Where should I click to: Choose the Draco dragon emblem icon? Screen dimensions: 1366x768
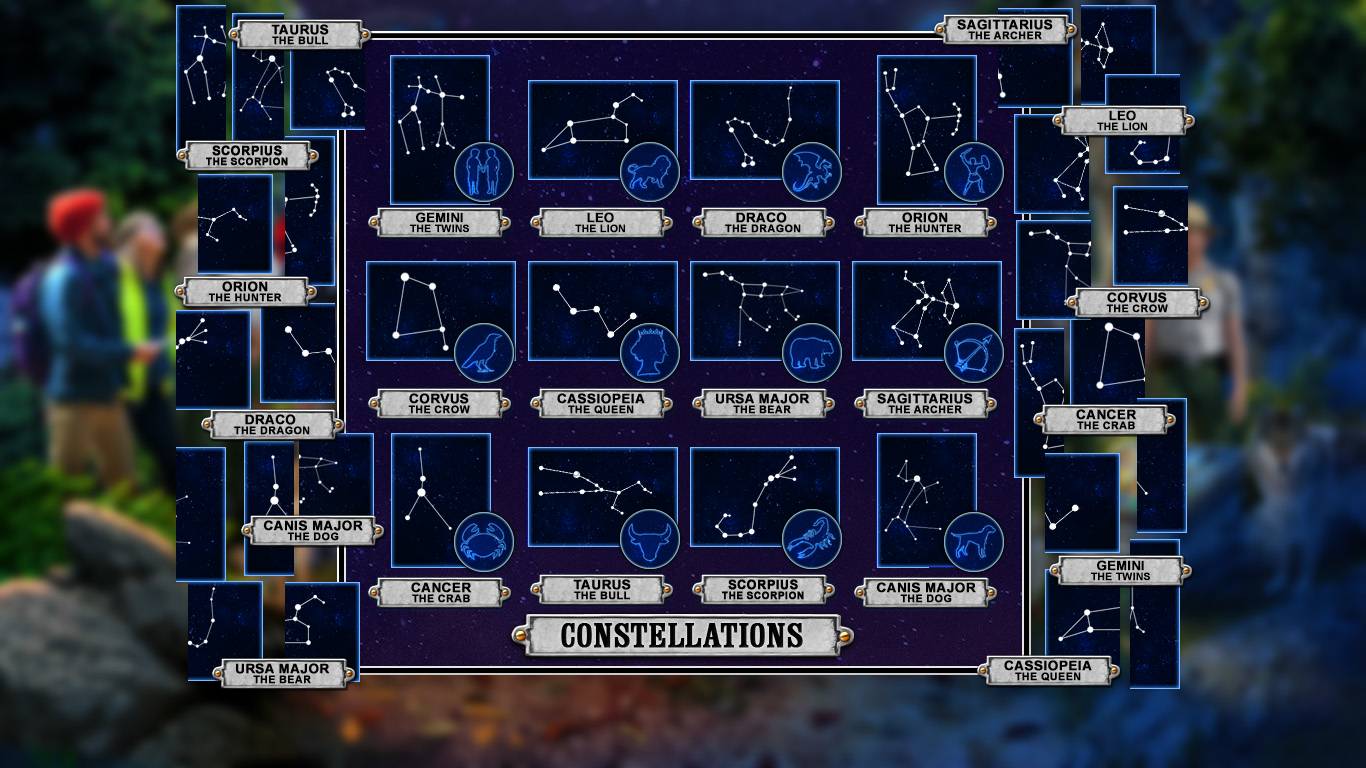pos(811,173)
